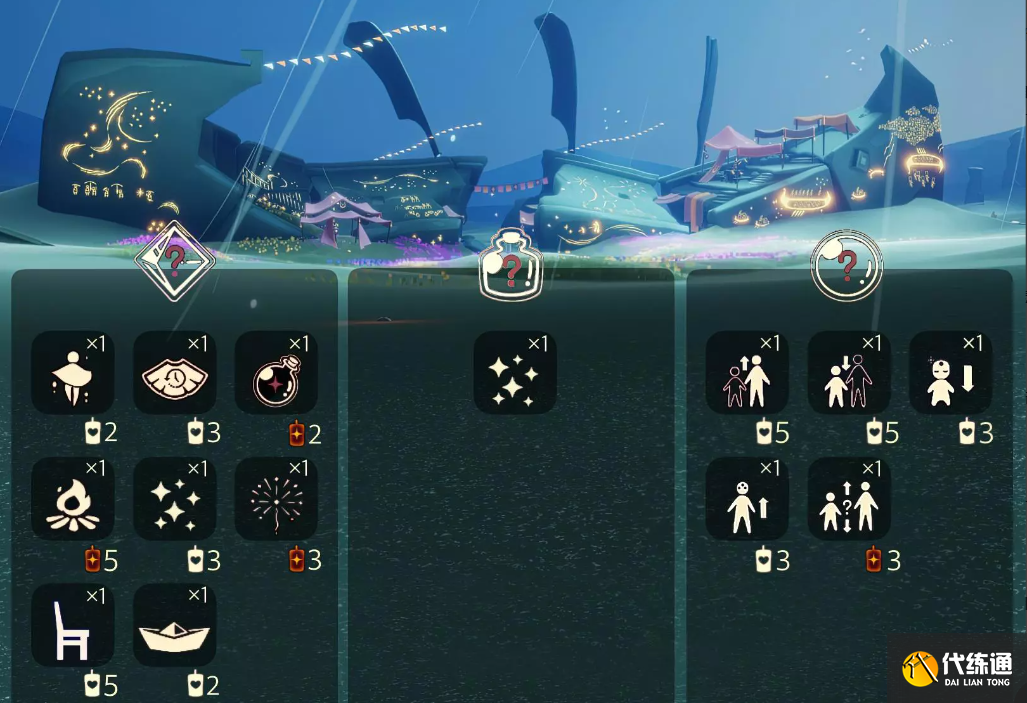The image size is (1027, 703).
Task: Pick the floating caped figure item
Action: tap(72, 373)
